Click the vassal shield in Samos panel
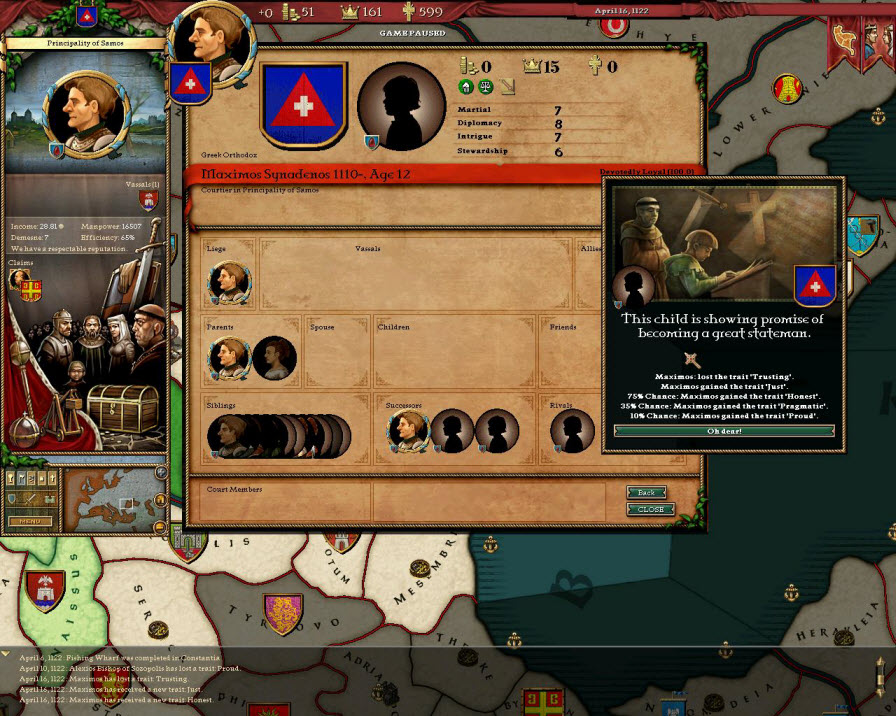896x716 pixels. (149, 201)
